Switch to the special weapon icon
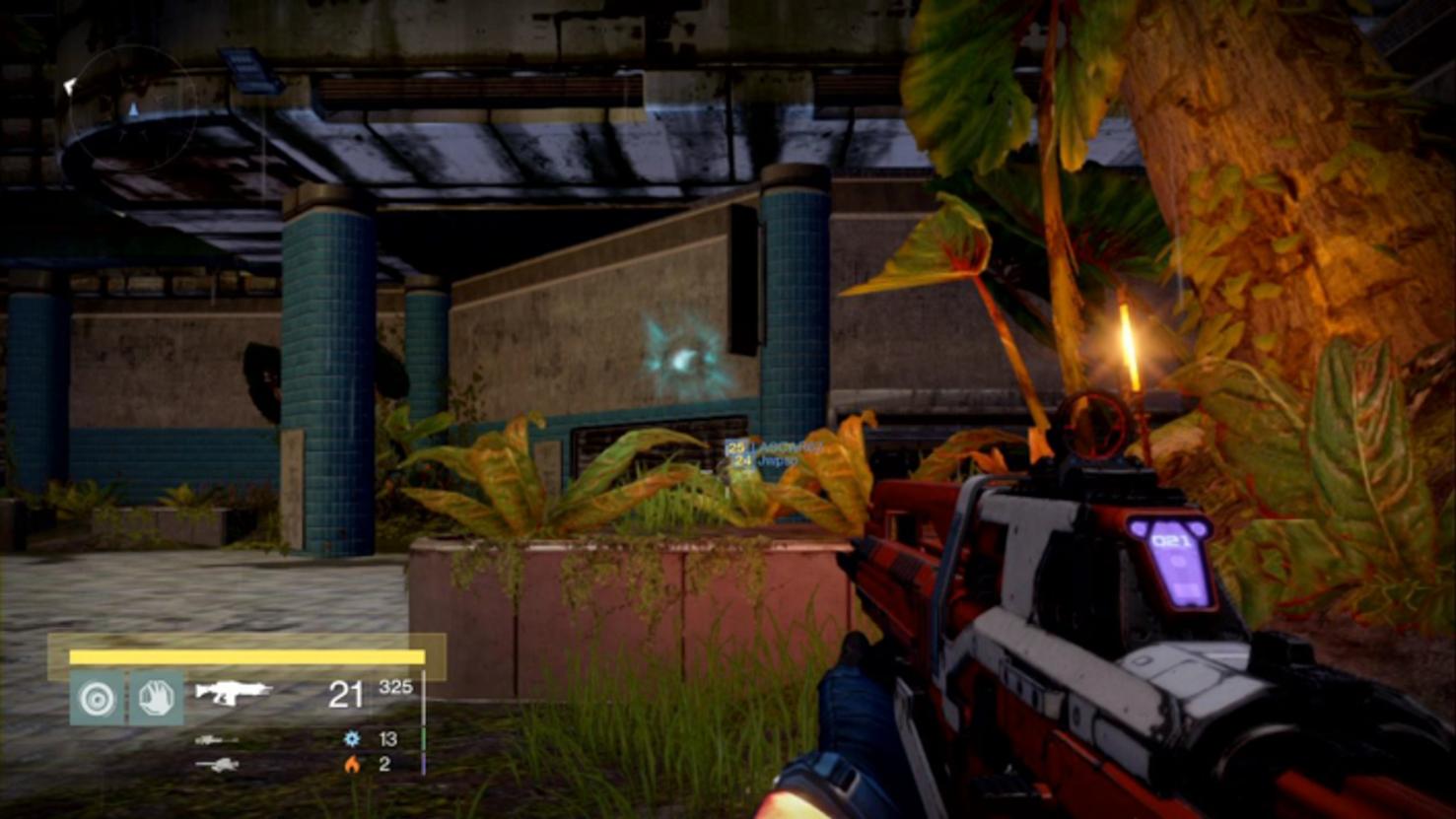The height and width of the screenshot is (819, 1456). (216, 739)
